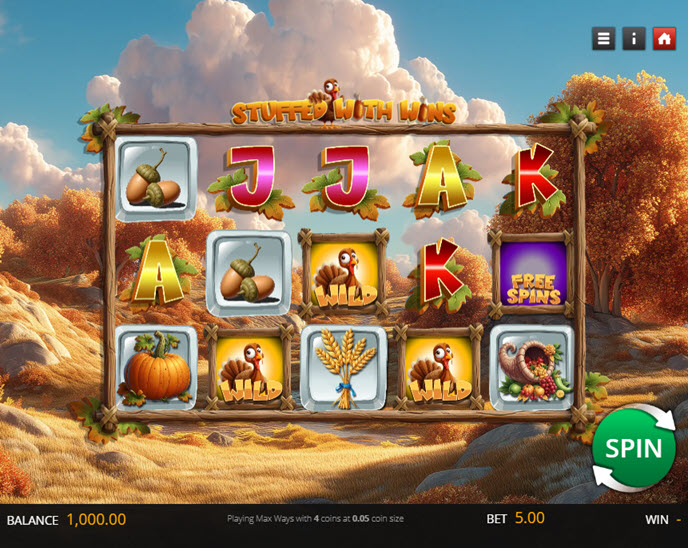The image size is (688, 548).
Task: Spin the reels with the green SPIN button
Action: click(633, 448)
